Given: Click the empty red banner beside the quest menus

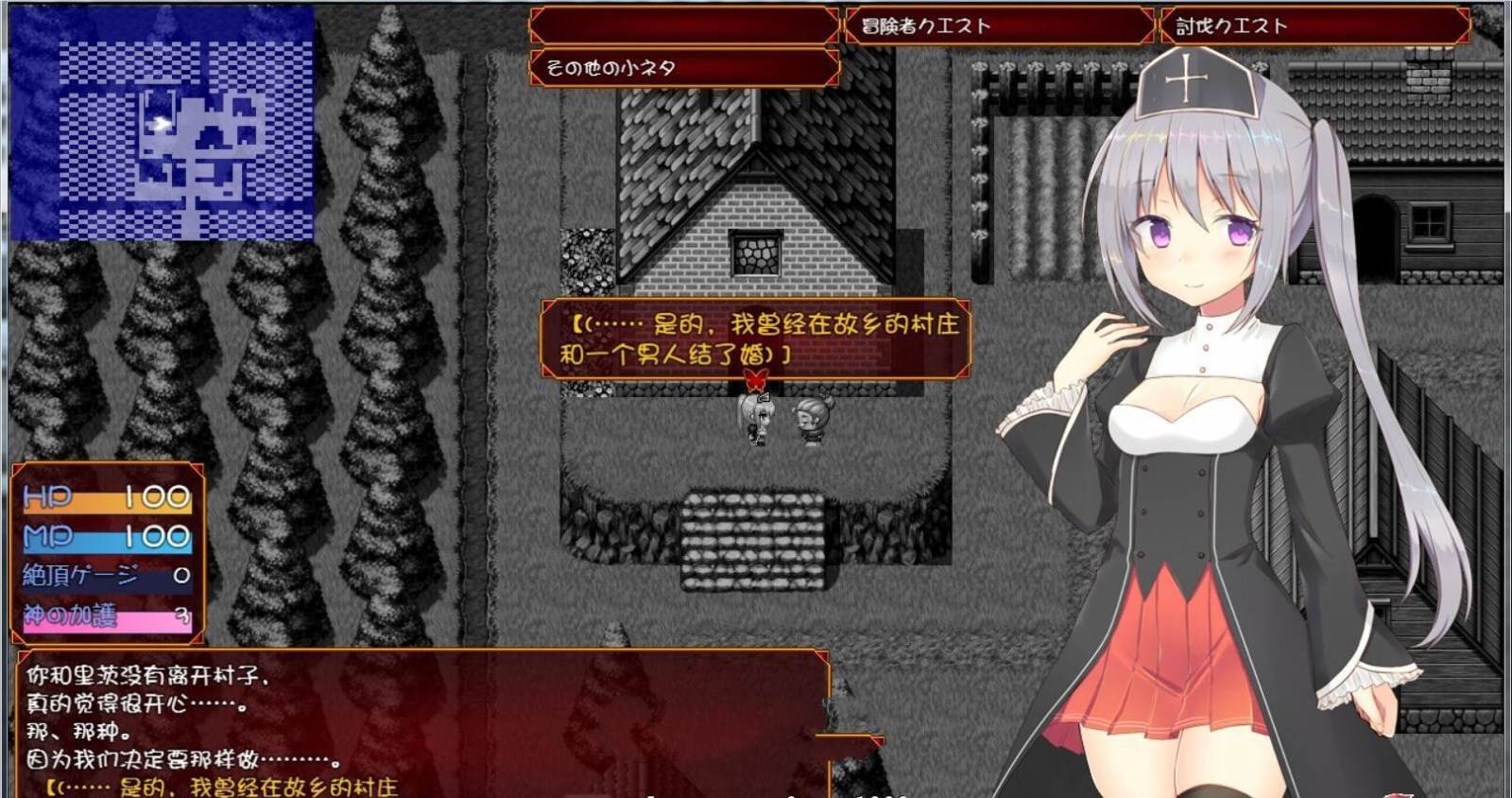Looking at the screenshot, I should point(680,26).
